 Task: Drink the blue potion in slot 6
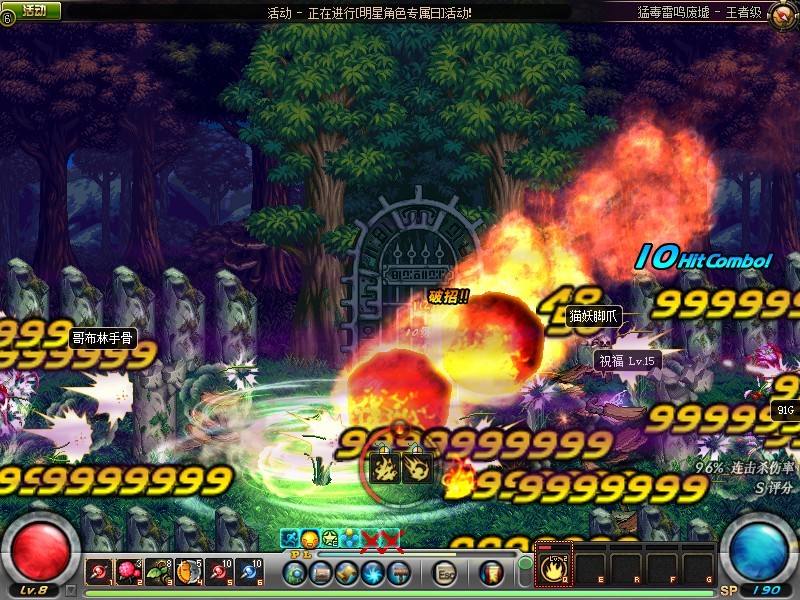(x=249, y=572)
